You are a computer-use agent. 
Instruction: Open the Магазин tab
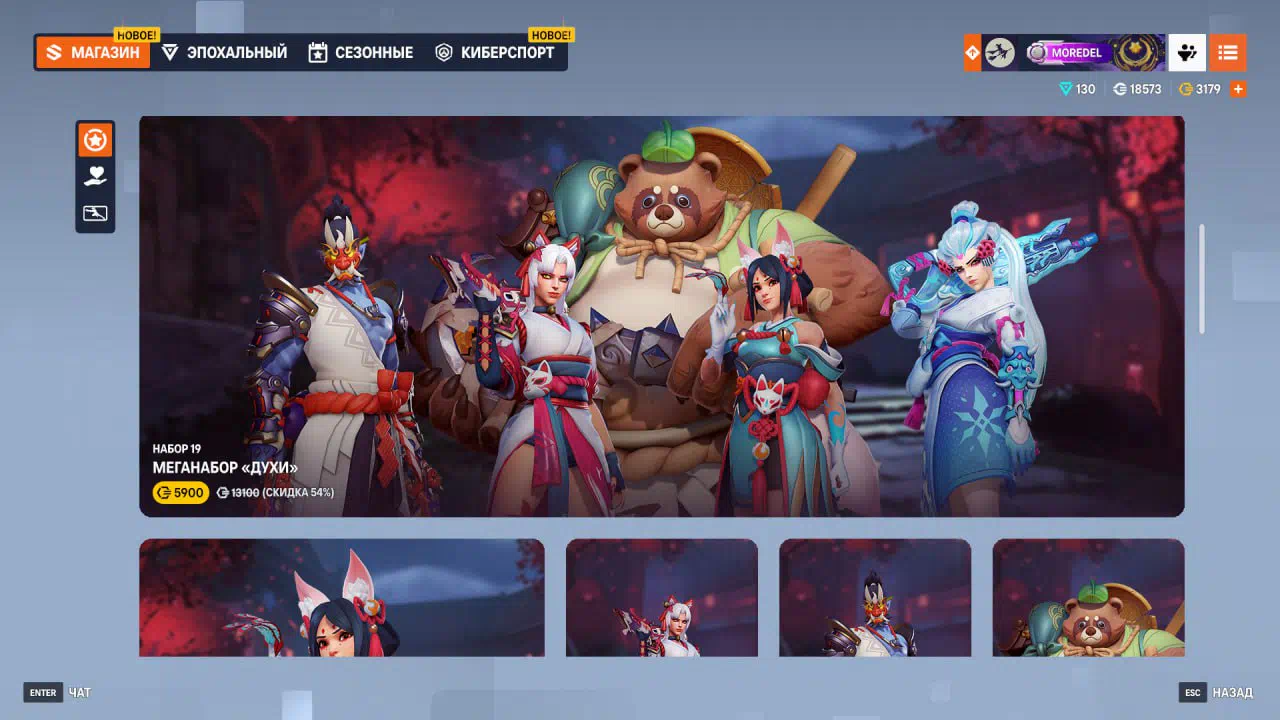click(93, 53)
